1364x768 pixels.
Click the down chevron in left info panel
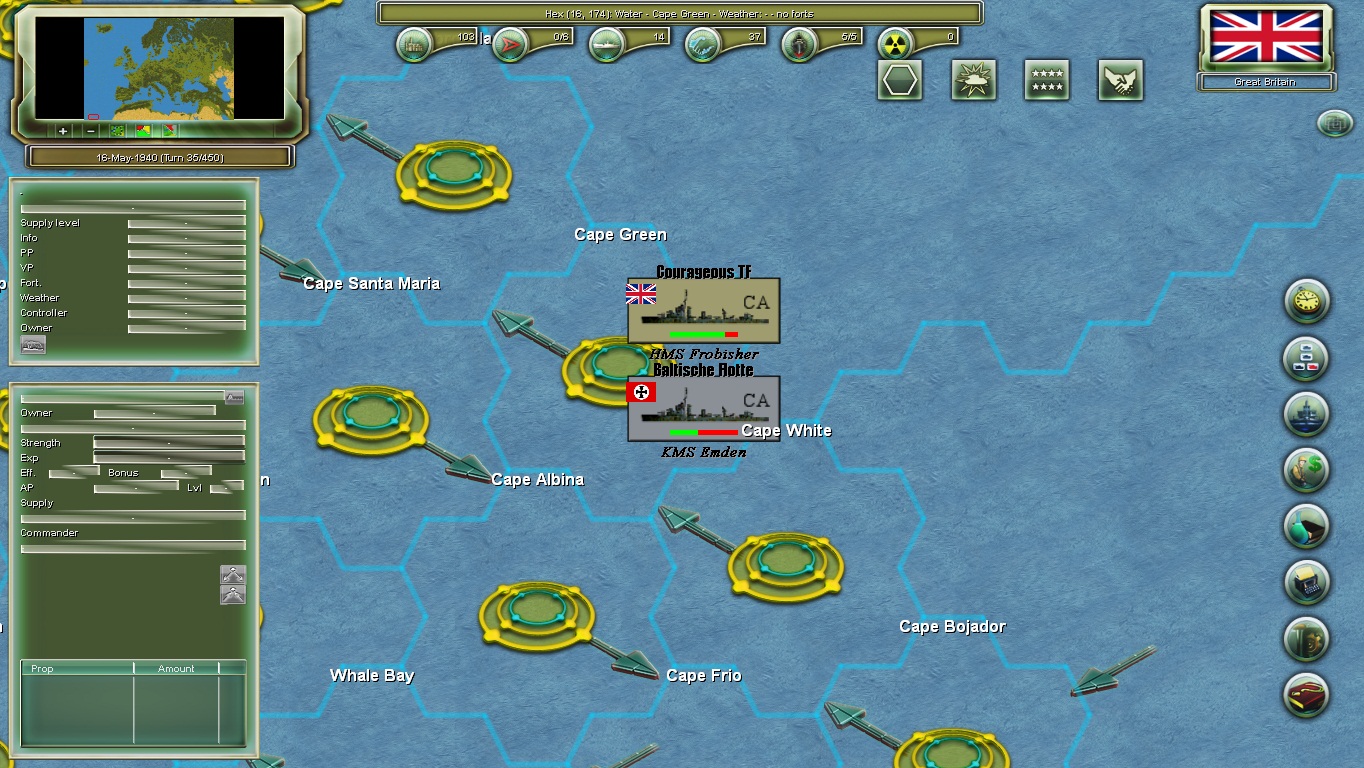point(232,596)
